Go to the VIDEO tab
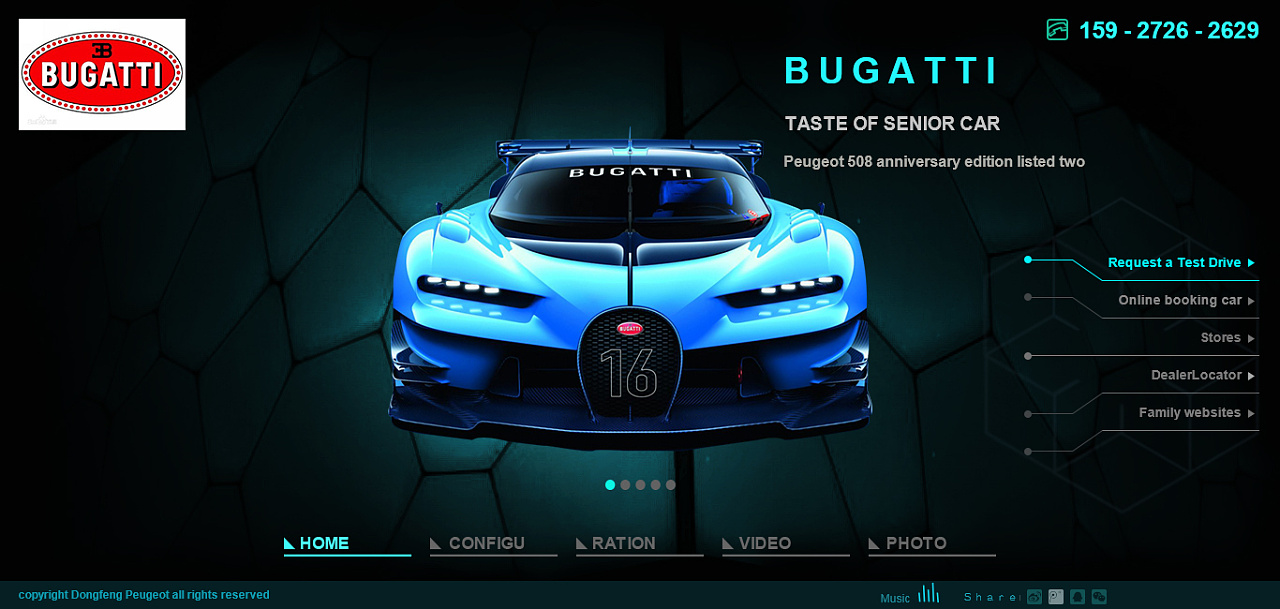Image resolution: width=1280 pixels, height=609 pixels. coord(764,543)
